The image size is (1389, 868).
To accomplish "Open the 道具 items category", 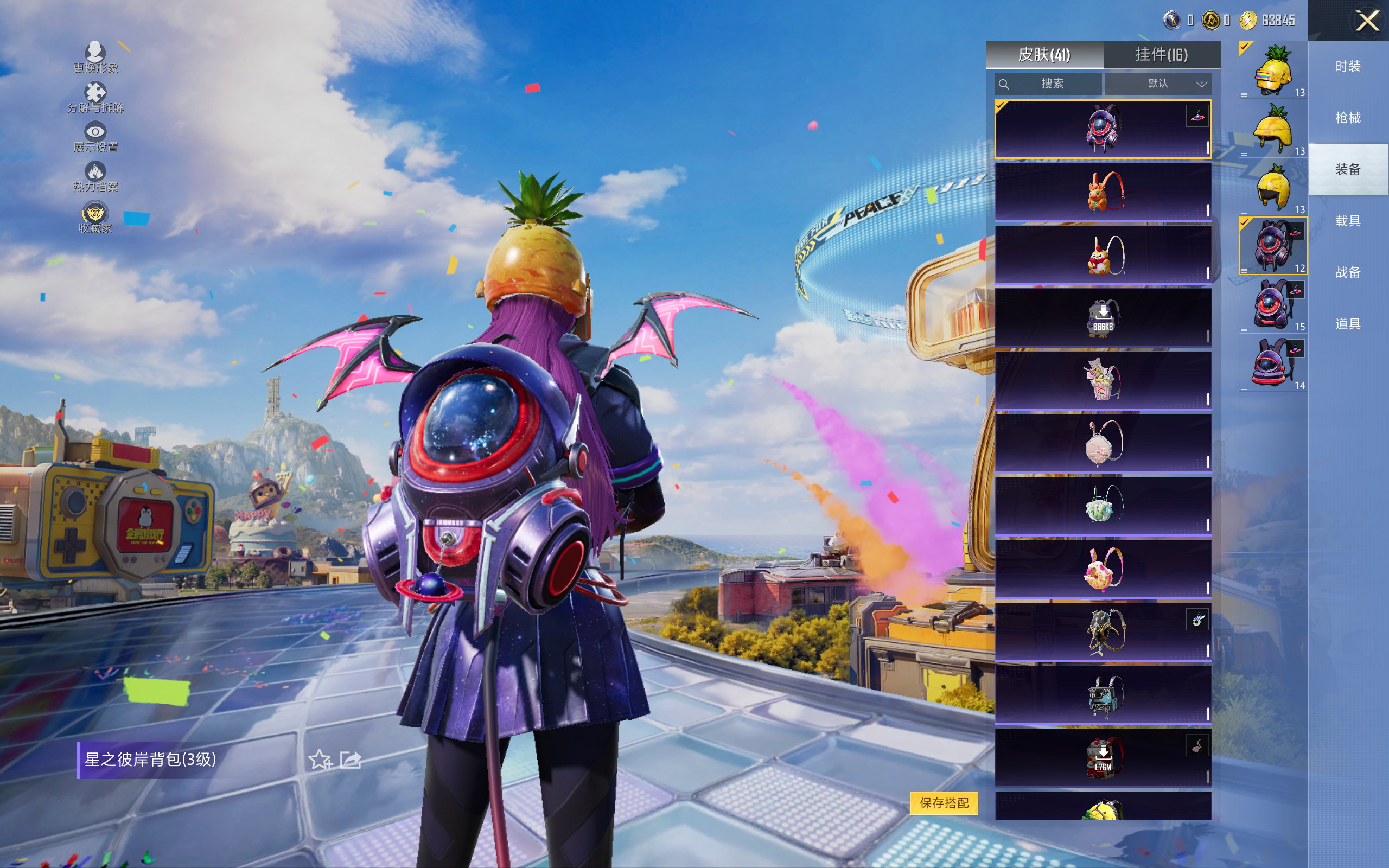I will (x=1348, y=324).
